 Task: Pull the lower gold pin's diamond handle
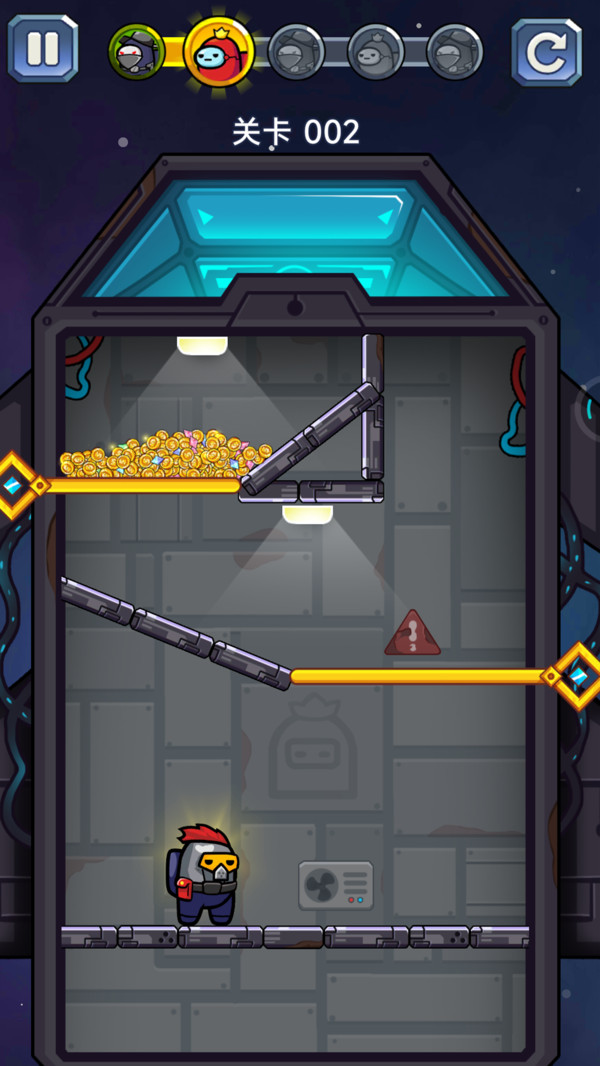579,676
